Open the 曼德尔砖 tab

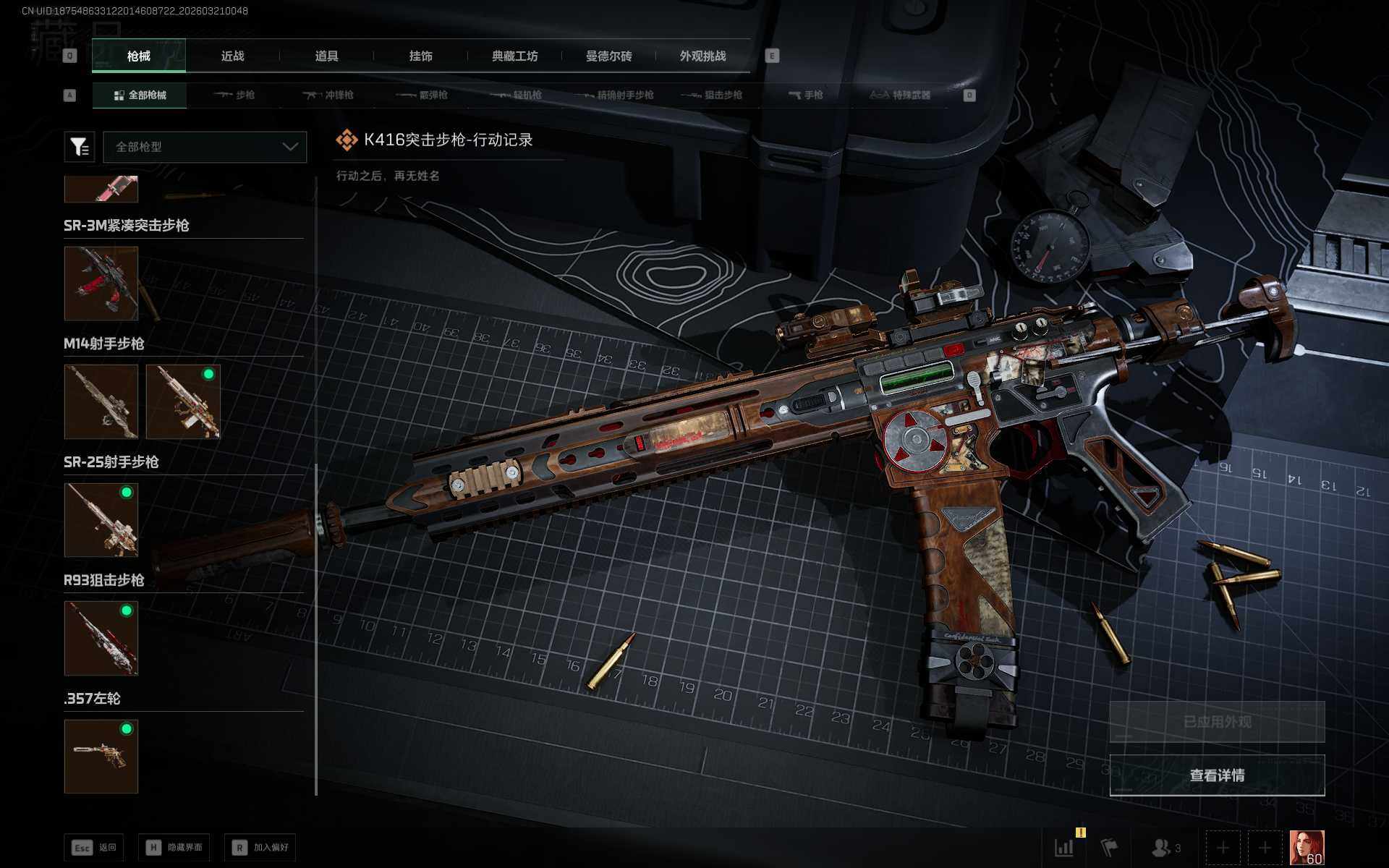(x=608, y=56)
